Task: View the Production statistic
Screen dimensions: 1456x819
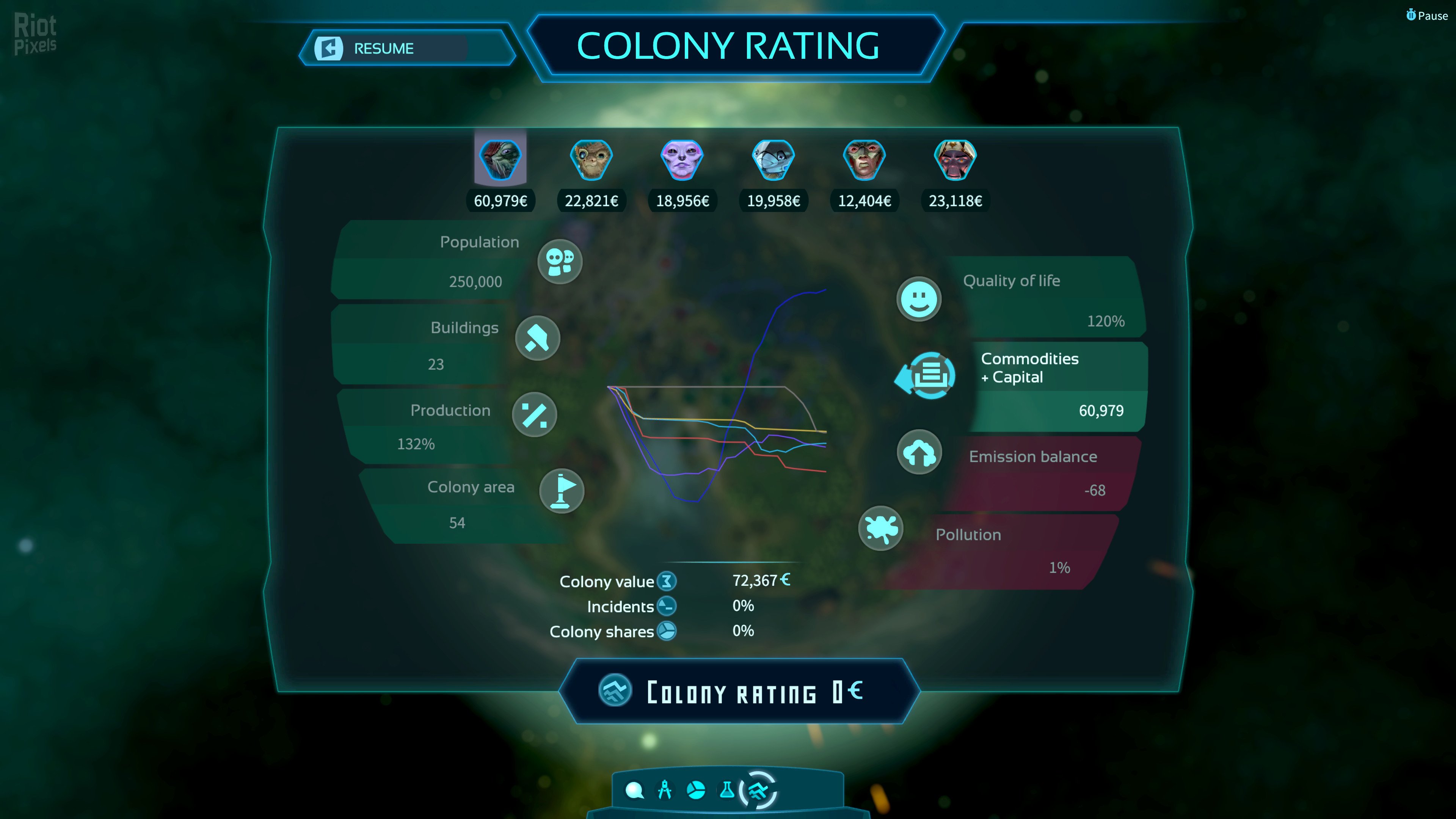Action: pyautogui.click(x=534, y=415)
